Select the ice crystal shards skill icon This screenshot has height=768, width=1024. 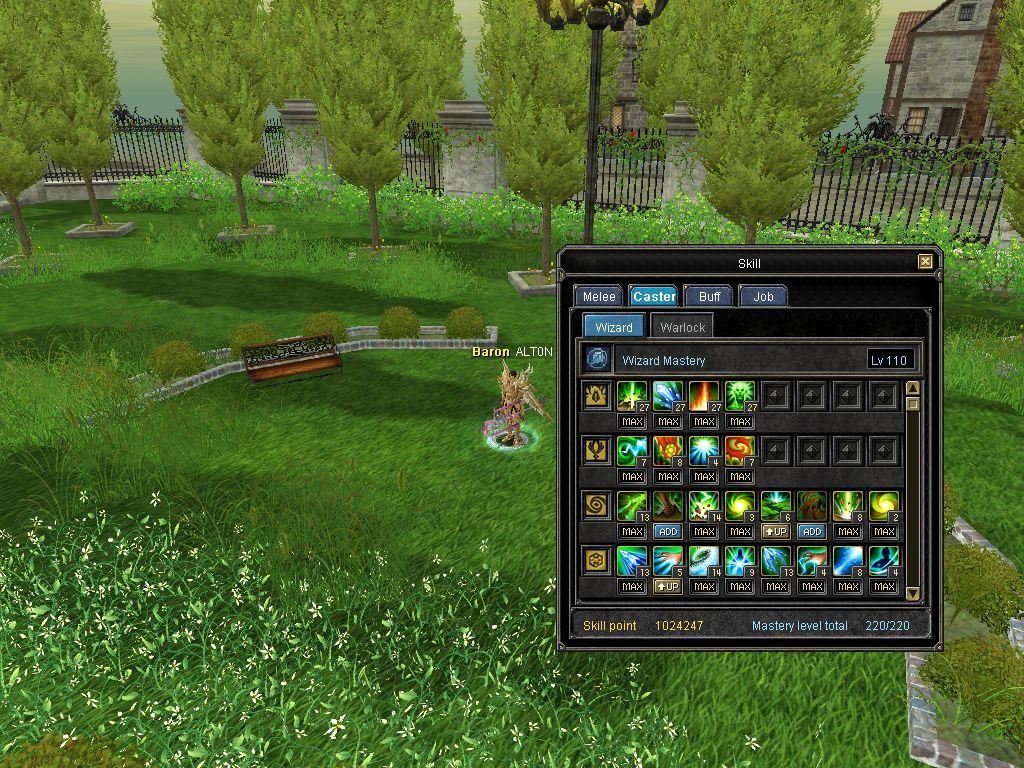click(x=668, y=396)
